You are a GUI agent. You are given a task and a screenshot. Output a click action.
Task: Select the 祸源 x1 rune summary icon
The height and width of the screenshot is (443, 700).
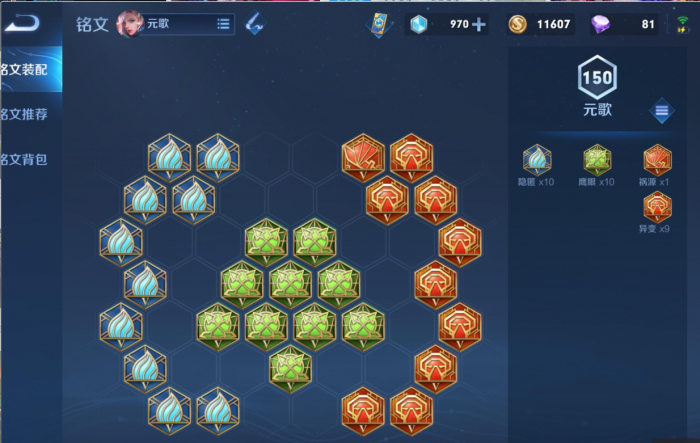657,159
